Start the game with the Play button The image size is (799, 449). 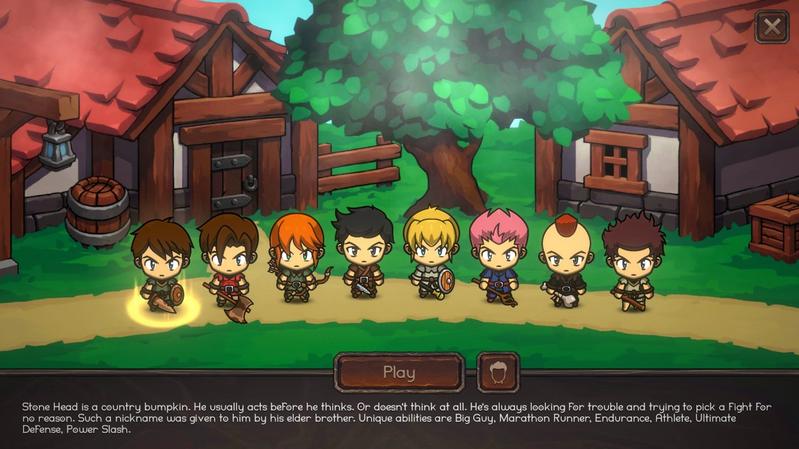pos(399,372)
